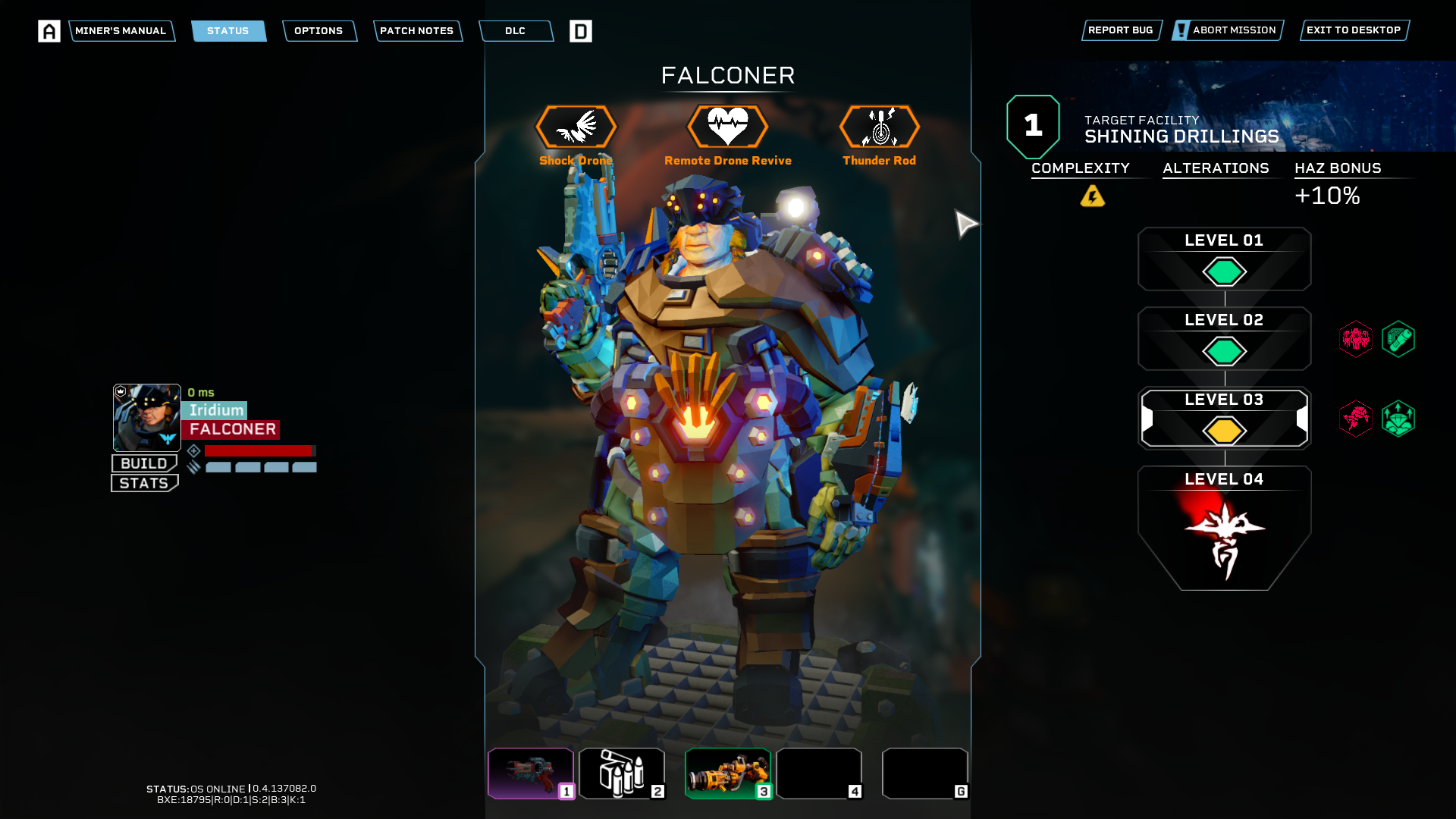Choose the Level 03 mission node
This screenshot has width=1456, height=819.
[x=1224, y=419]
